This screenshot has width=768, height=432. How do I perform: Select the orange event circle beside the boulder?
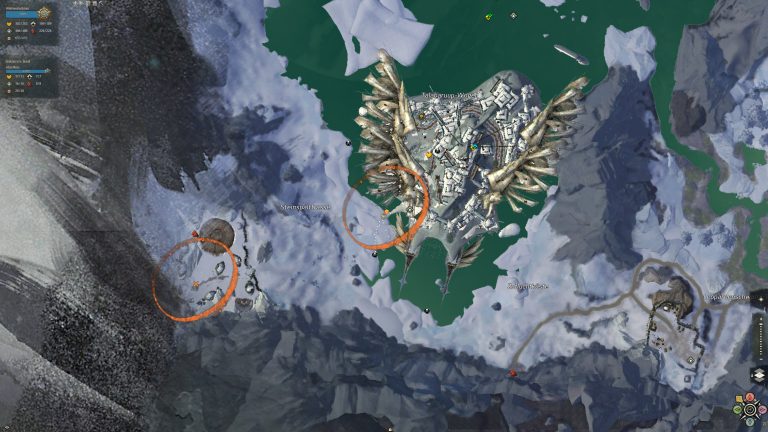tap(195, 279)
